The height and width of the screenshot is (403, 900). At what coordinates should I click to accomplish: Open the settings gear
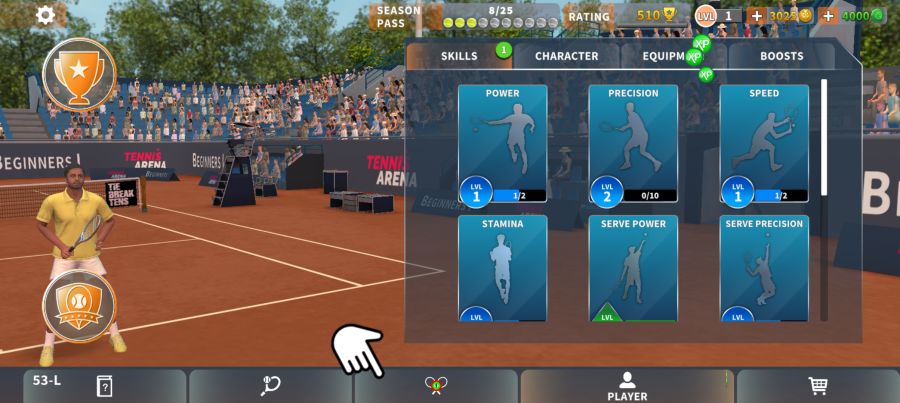tap(46, 15)
